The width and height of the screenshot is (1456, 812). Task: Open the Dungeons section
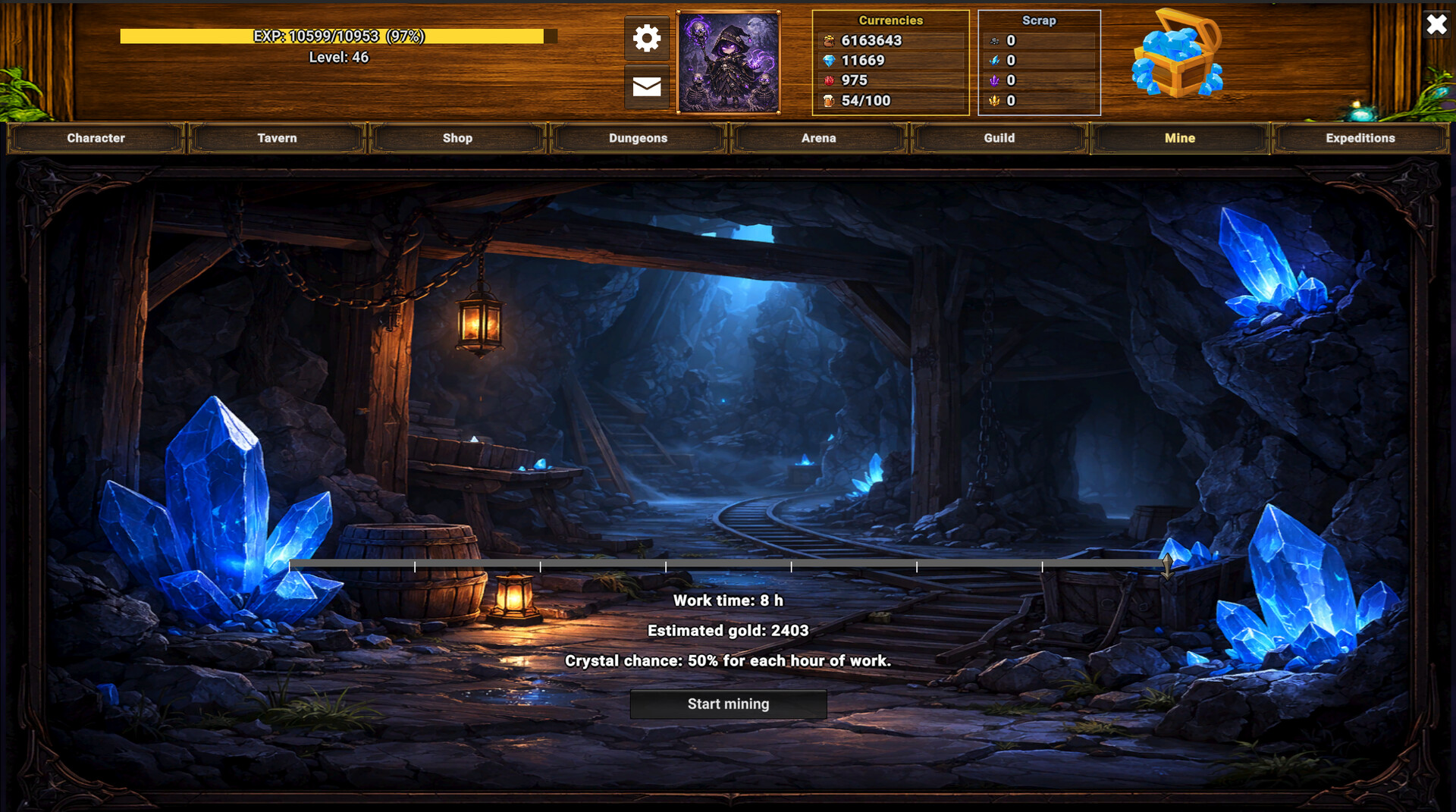(x=638, y=138)
